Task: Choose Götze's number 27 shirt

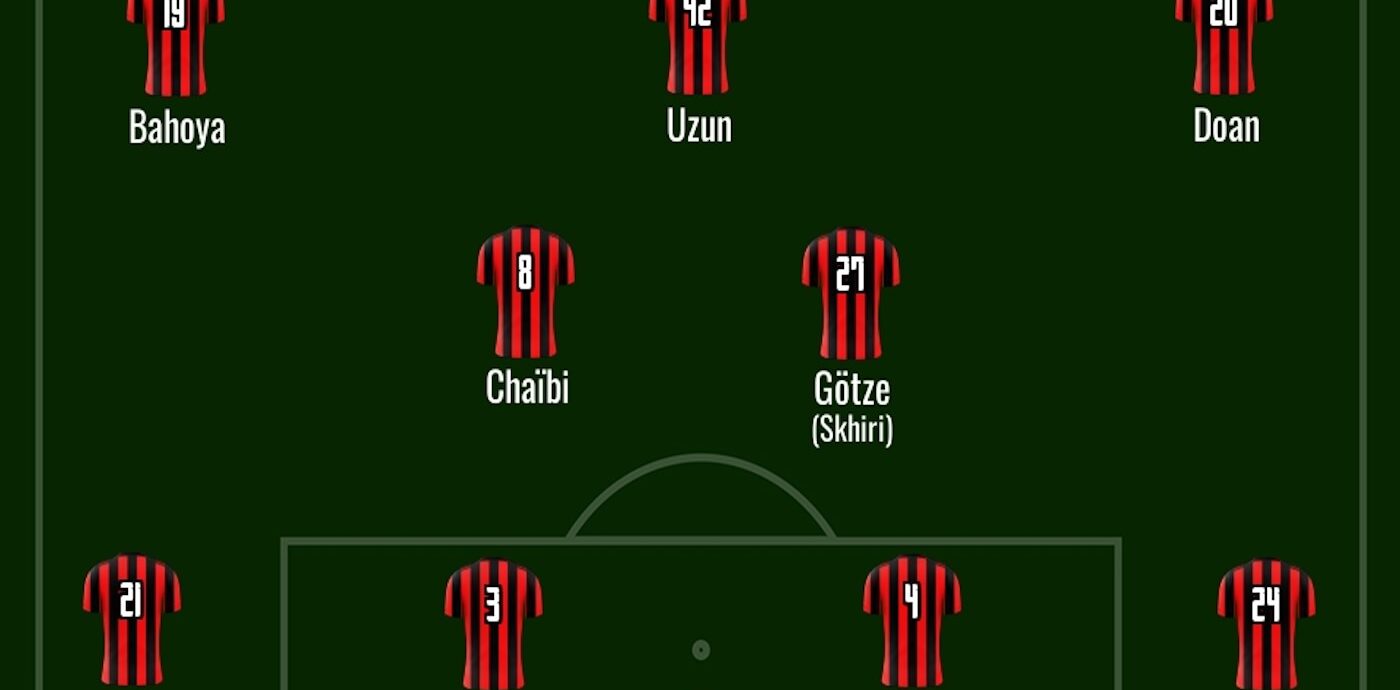Action: 850,293
